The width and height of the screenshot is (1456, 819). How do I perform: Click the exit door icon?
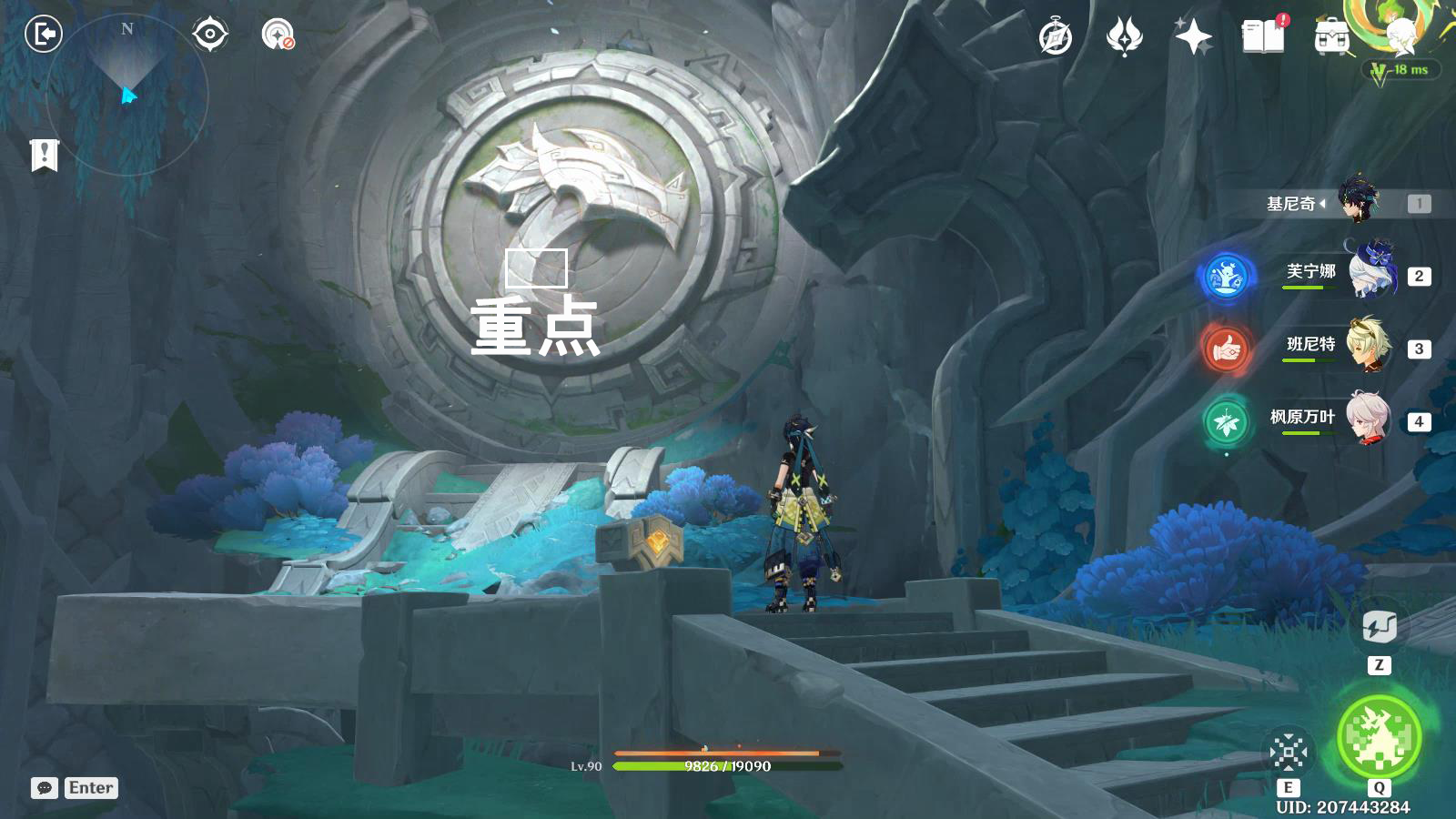[x=43, y=35]
